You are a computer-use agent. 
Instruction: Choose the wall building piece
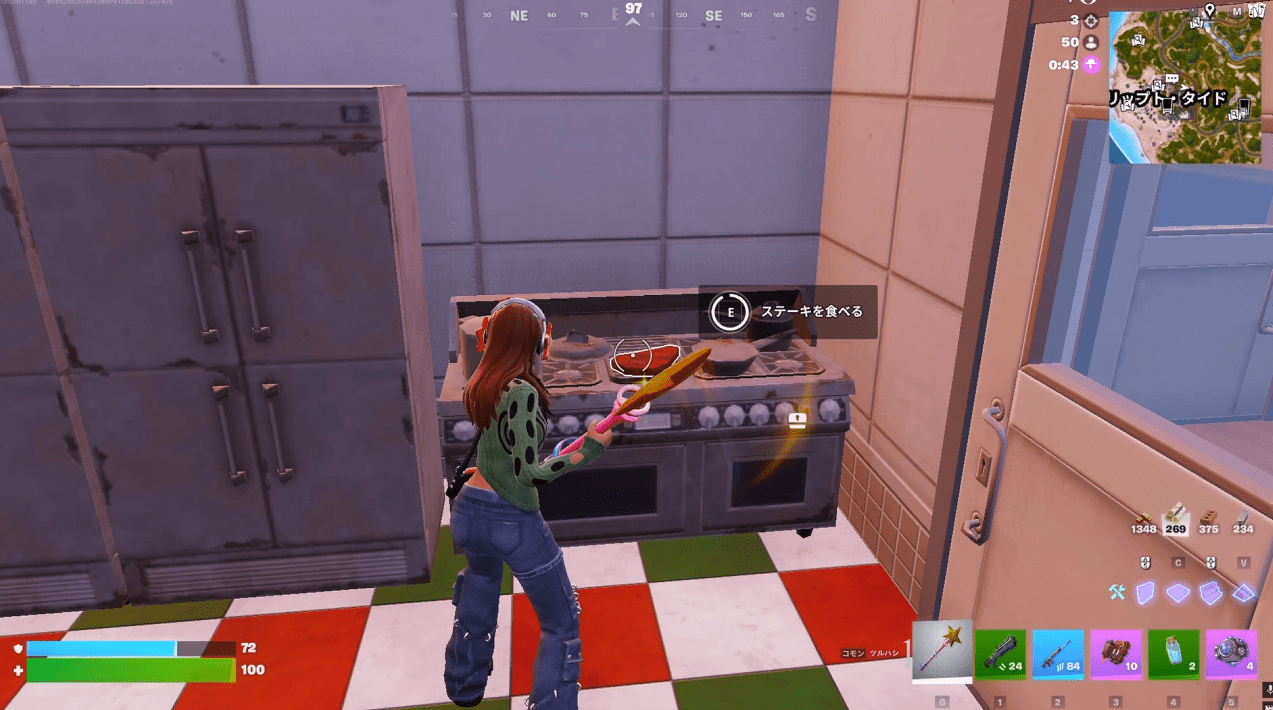coord(1146,593)
